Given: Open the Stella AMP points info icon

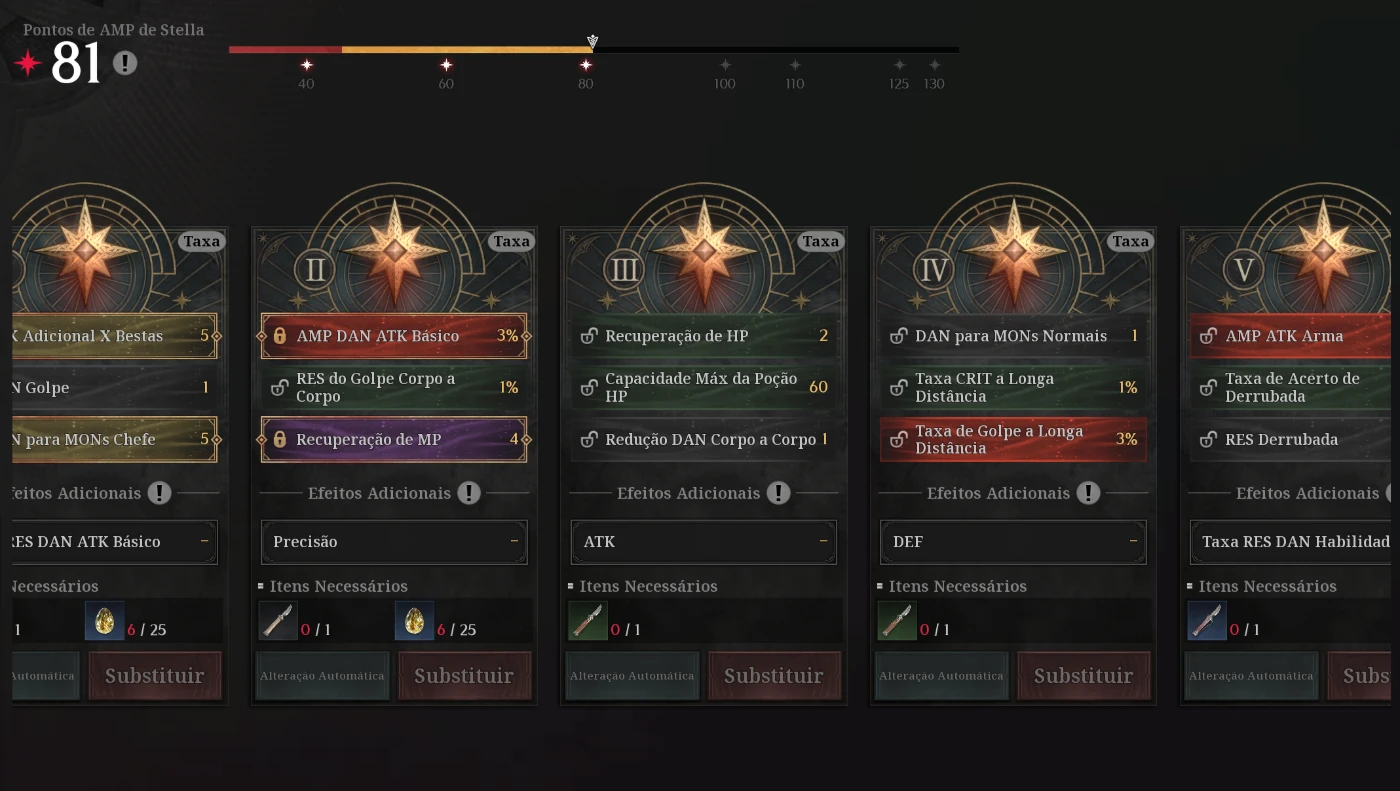Looking at the screenshot, I should tap(124, 63).
